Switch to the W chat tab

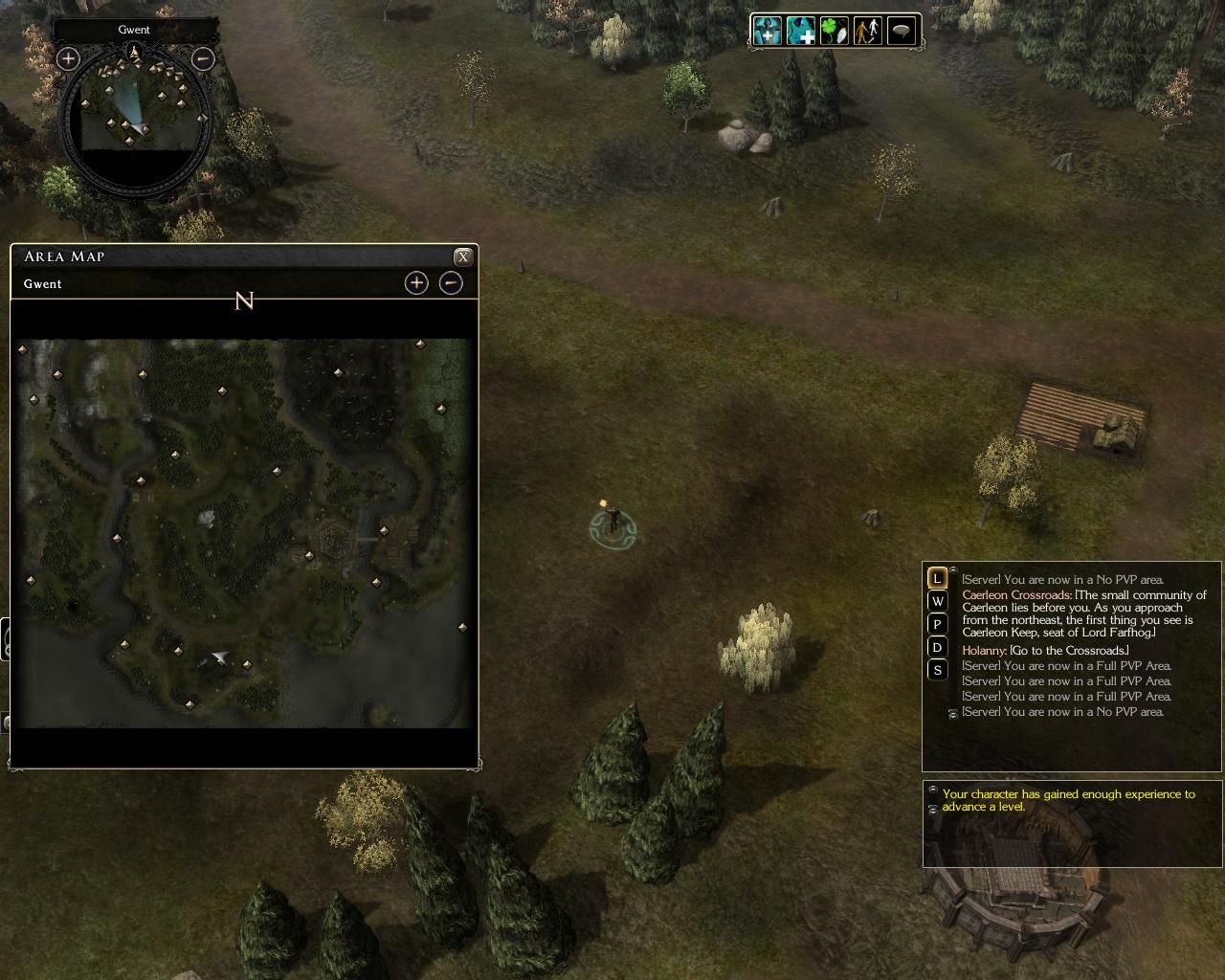[938, 601]
